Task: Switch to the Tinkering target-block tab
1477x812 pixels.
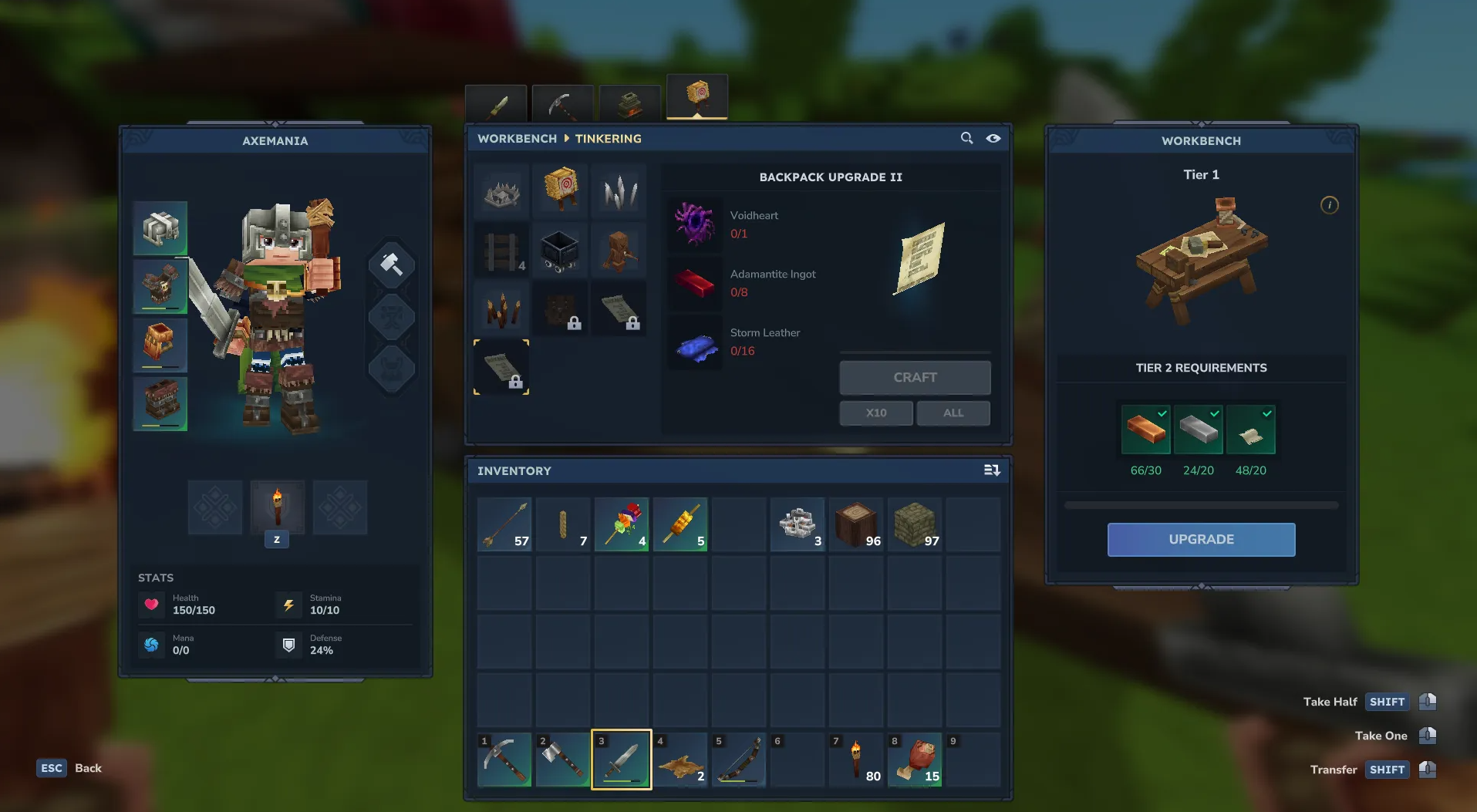Action: [697, 97]
